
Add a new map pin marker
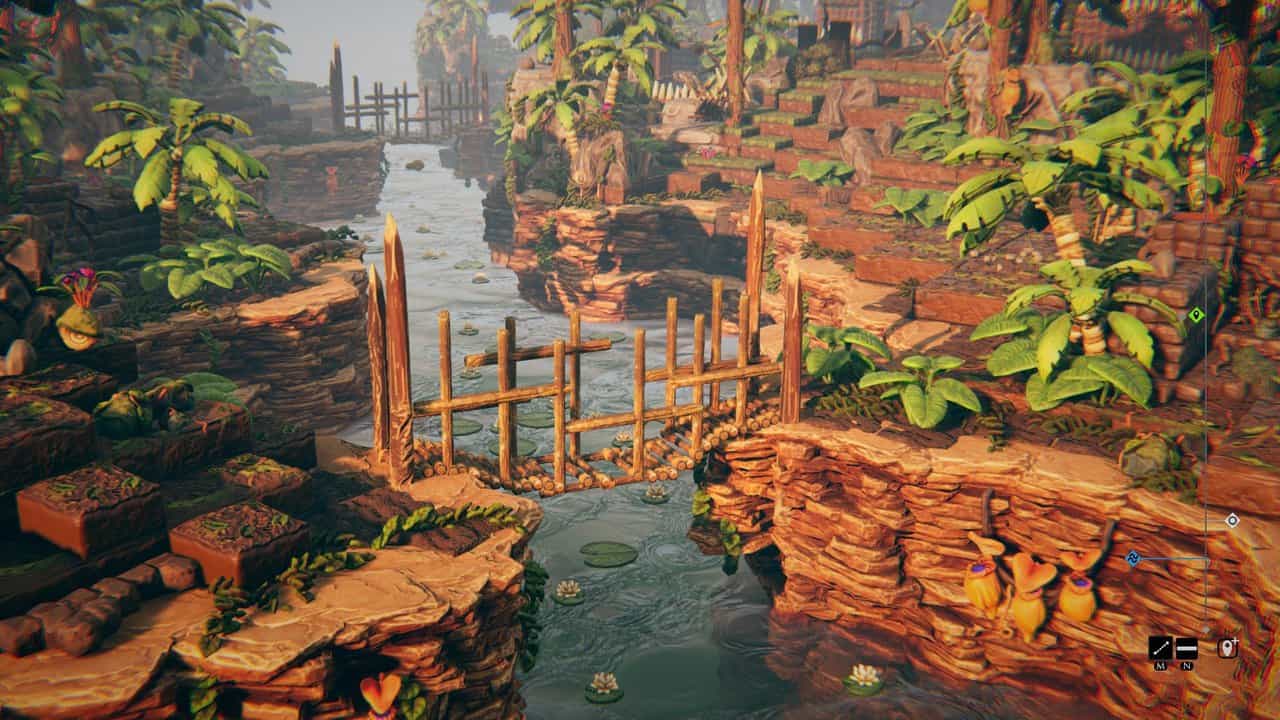coord(1227,647)
